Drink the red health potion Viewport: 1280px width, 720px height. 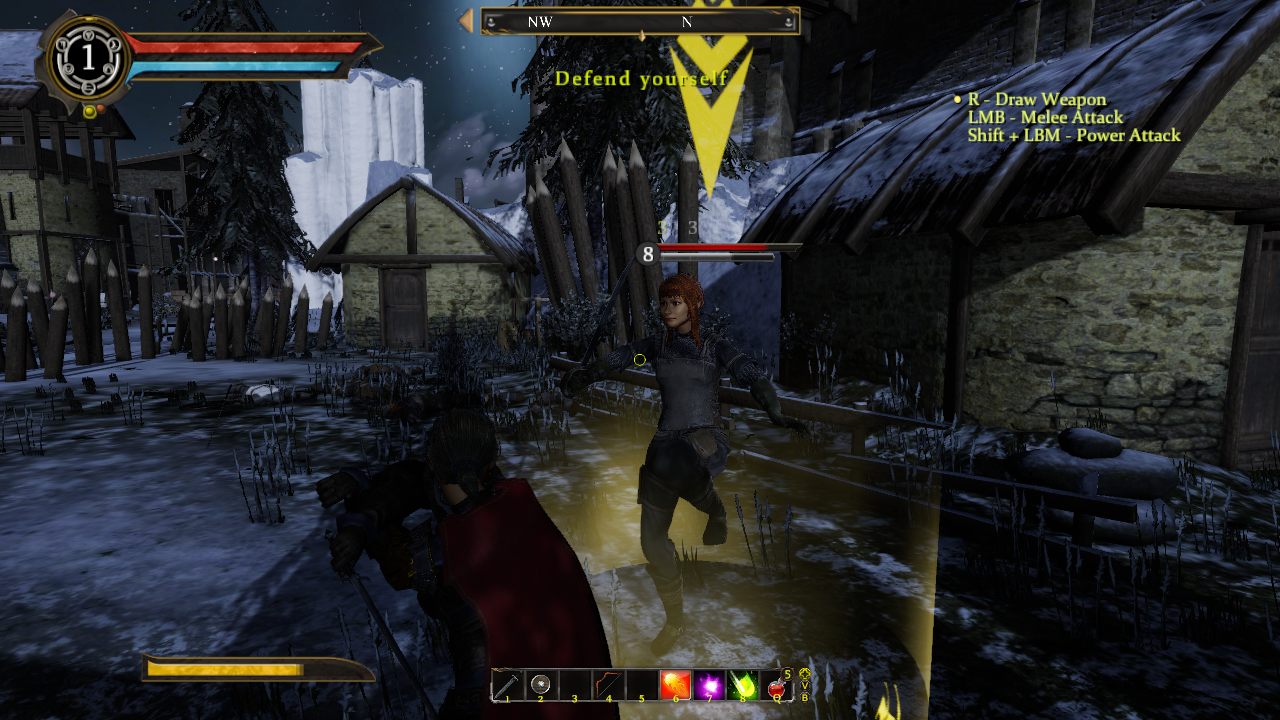pos(776,686)
